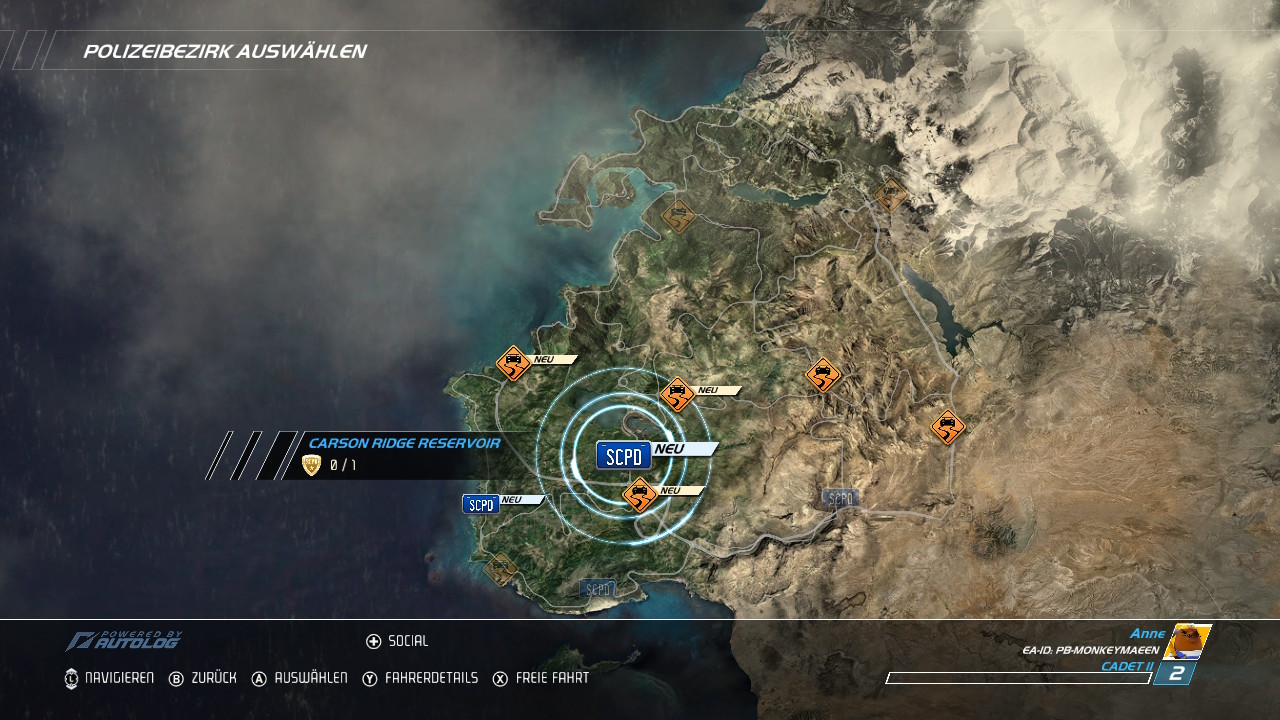Select the greyed SCPD badge on the eastern highway
The image size is (1280, 720).
click(x=840, y=498)
